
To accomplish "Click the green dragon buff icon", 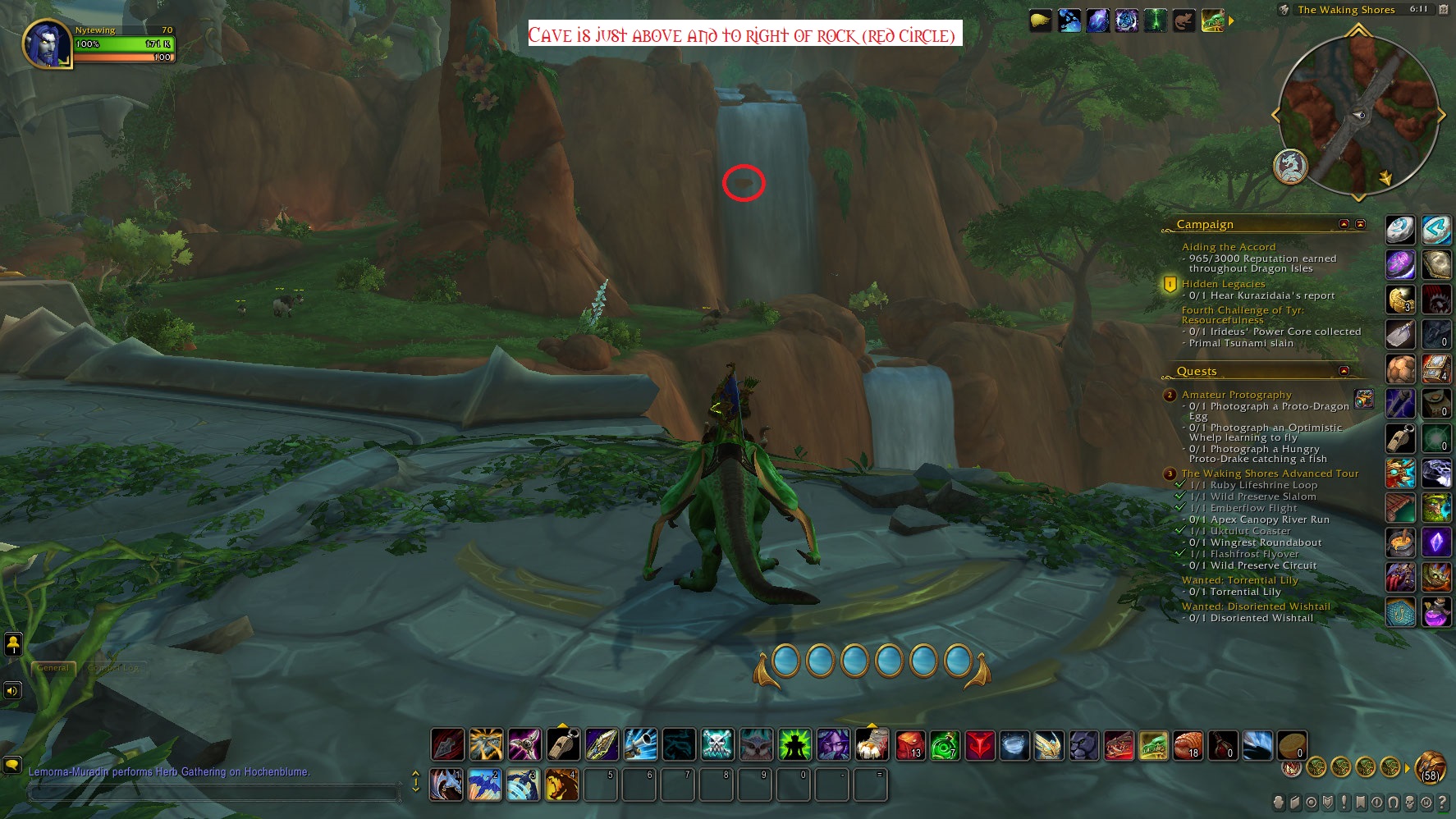I will pyautogui.click(x=1212, y=21).
